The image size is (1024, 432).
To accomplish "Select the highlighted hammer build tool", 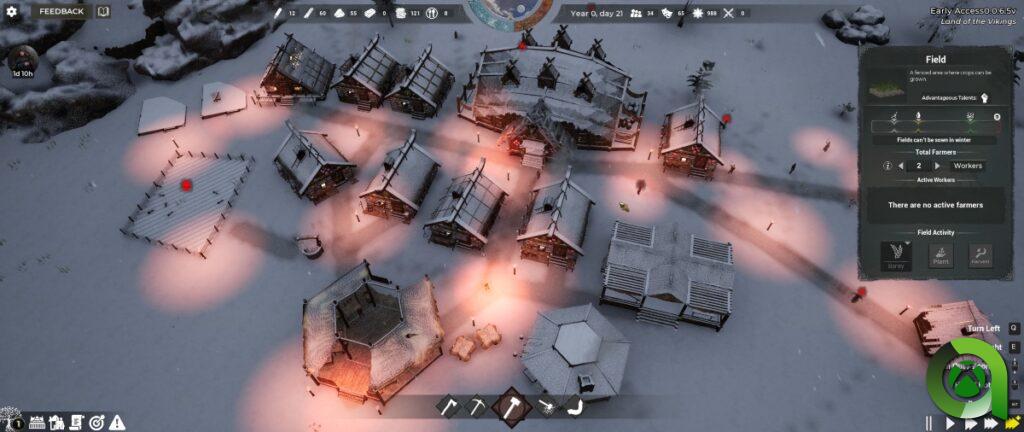I will point(510,406).
